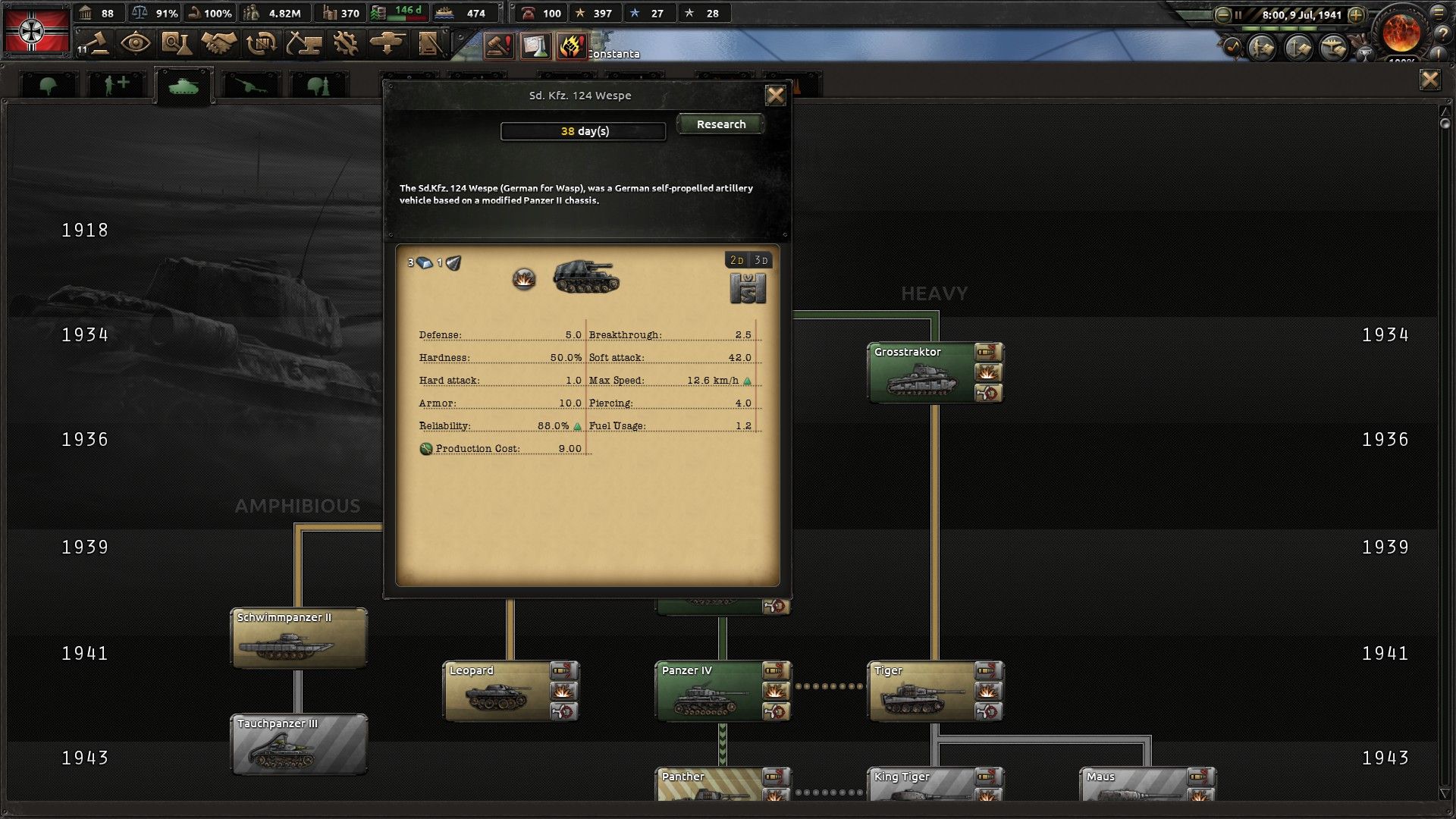Increase game speed with the plus control

(x=1356, y=14)
